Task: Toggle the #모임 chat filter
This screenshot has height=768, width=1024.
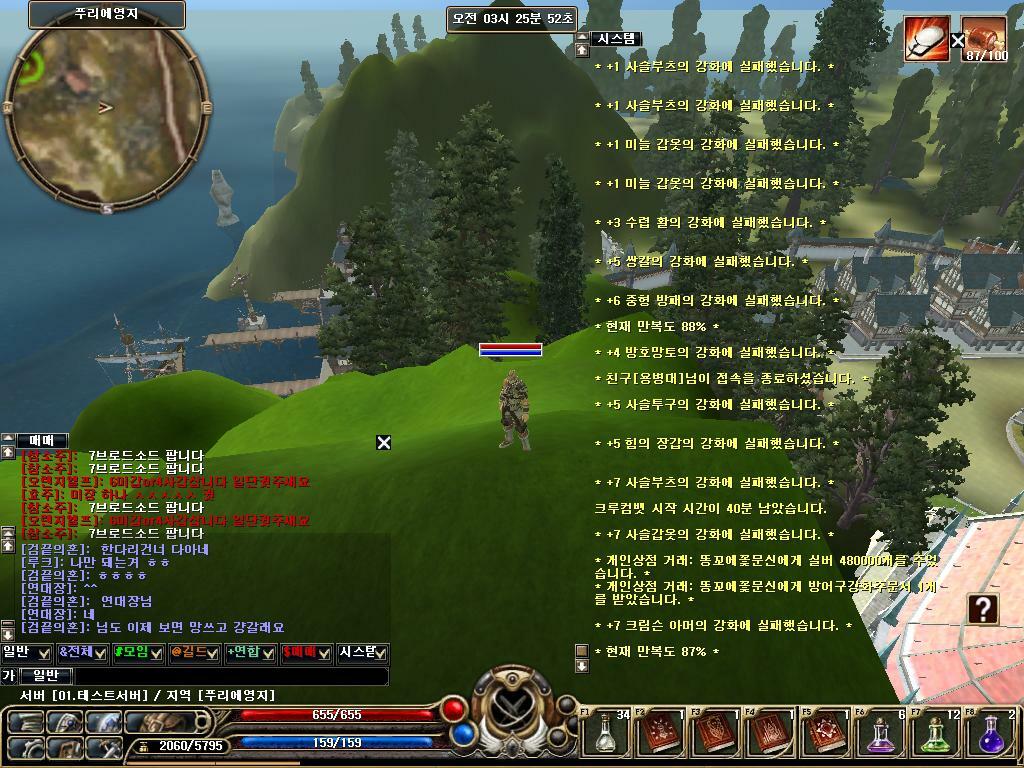Action: [x=138, y=653]
